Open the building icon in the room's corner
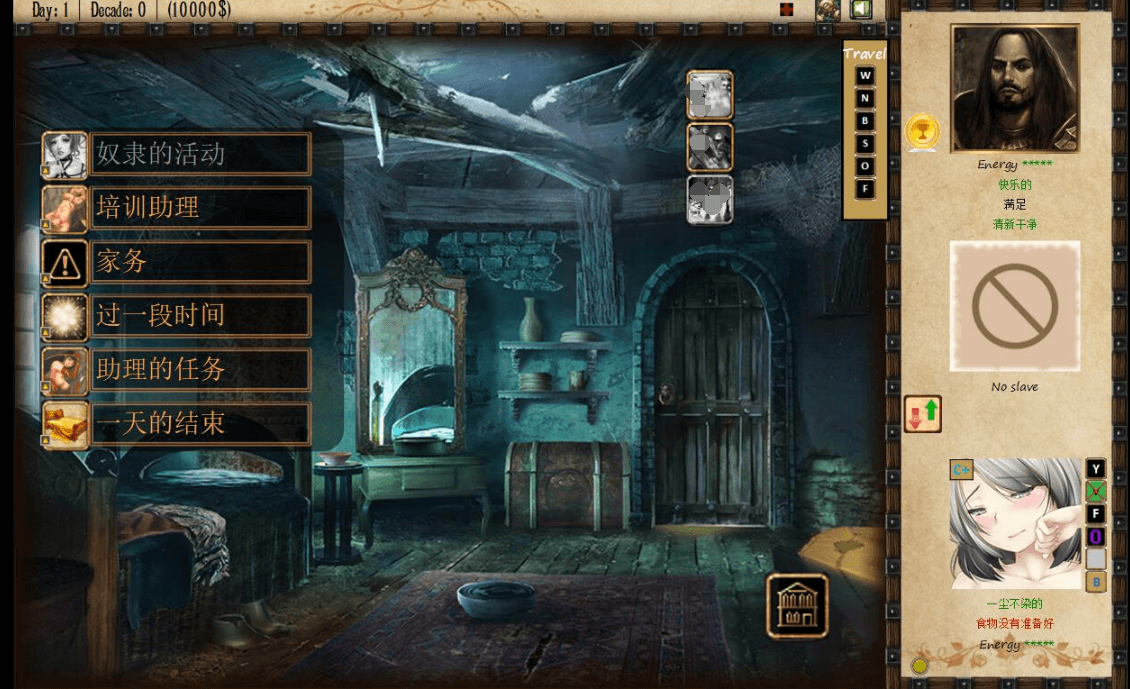 tap(797, 606)
